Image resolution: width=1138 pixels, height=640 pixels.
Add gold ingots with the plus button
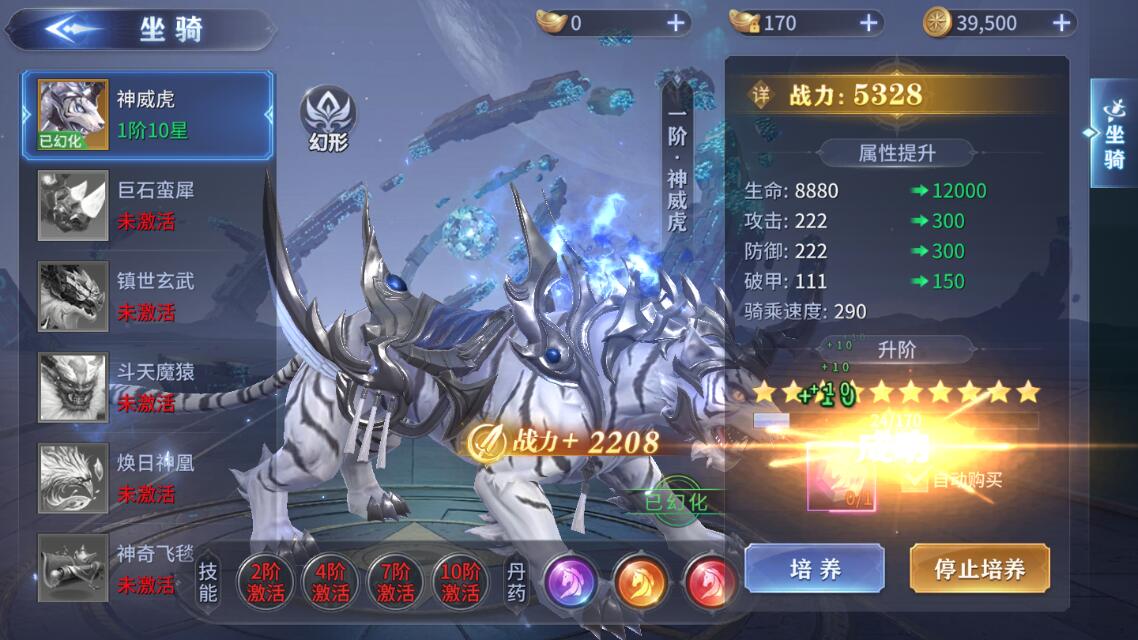[x=676, y=23]
